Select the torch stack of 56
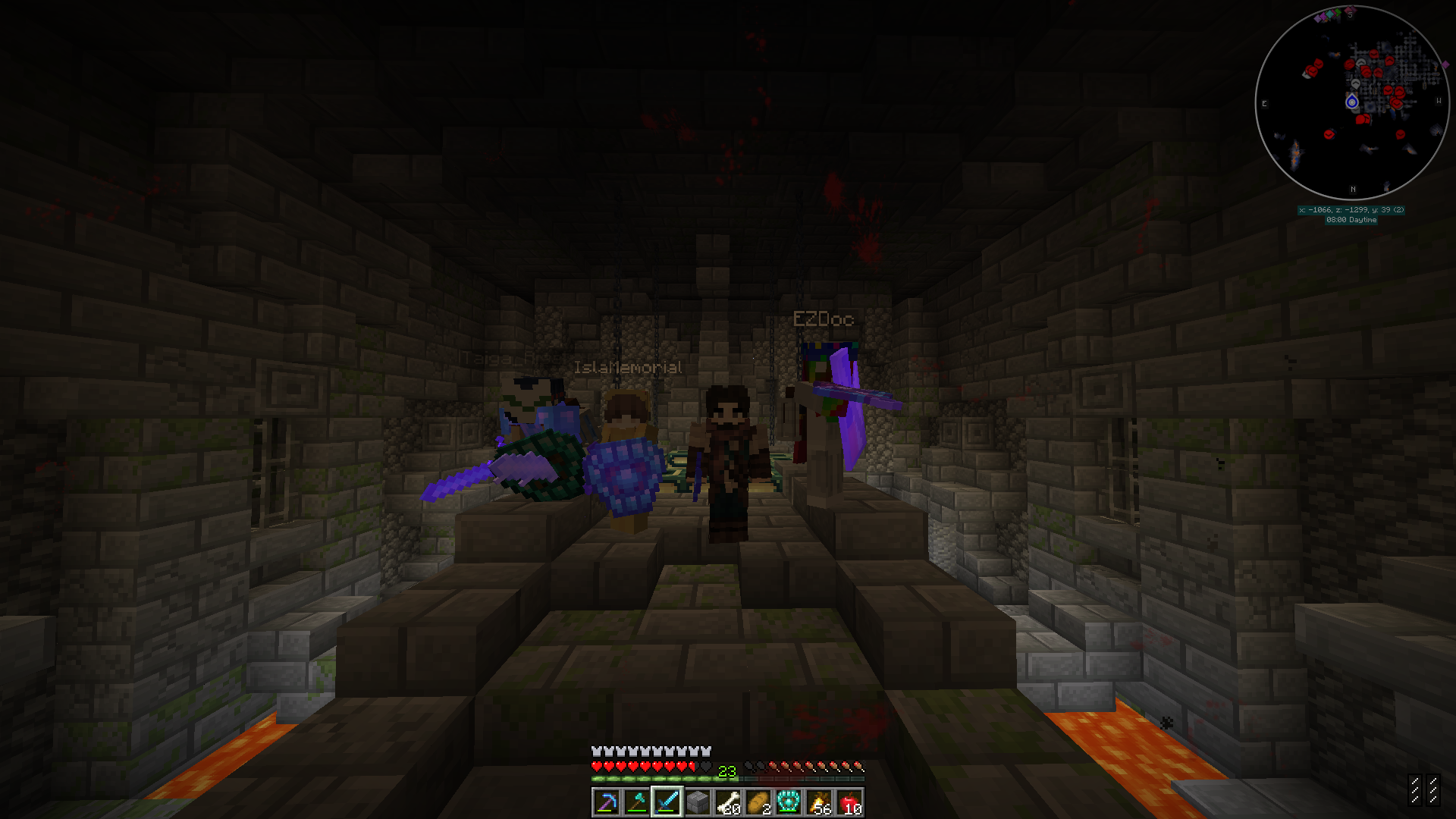Screen dimensions: 1456x819 pyautogui.click(x=818, y=799)
